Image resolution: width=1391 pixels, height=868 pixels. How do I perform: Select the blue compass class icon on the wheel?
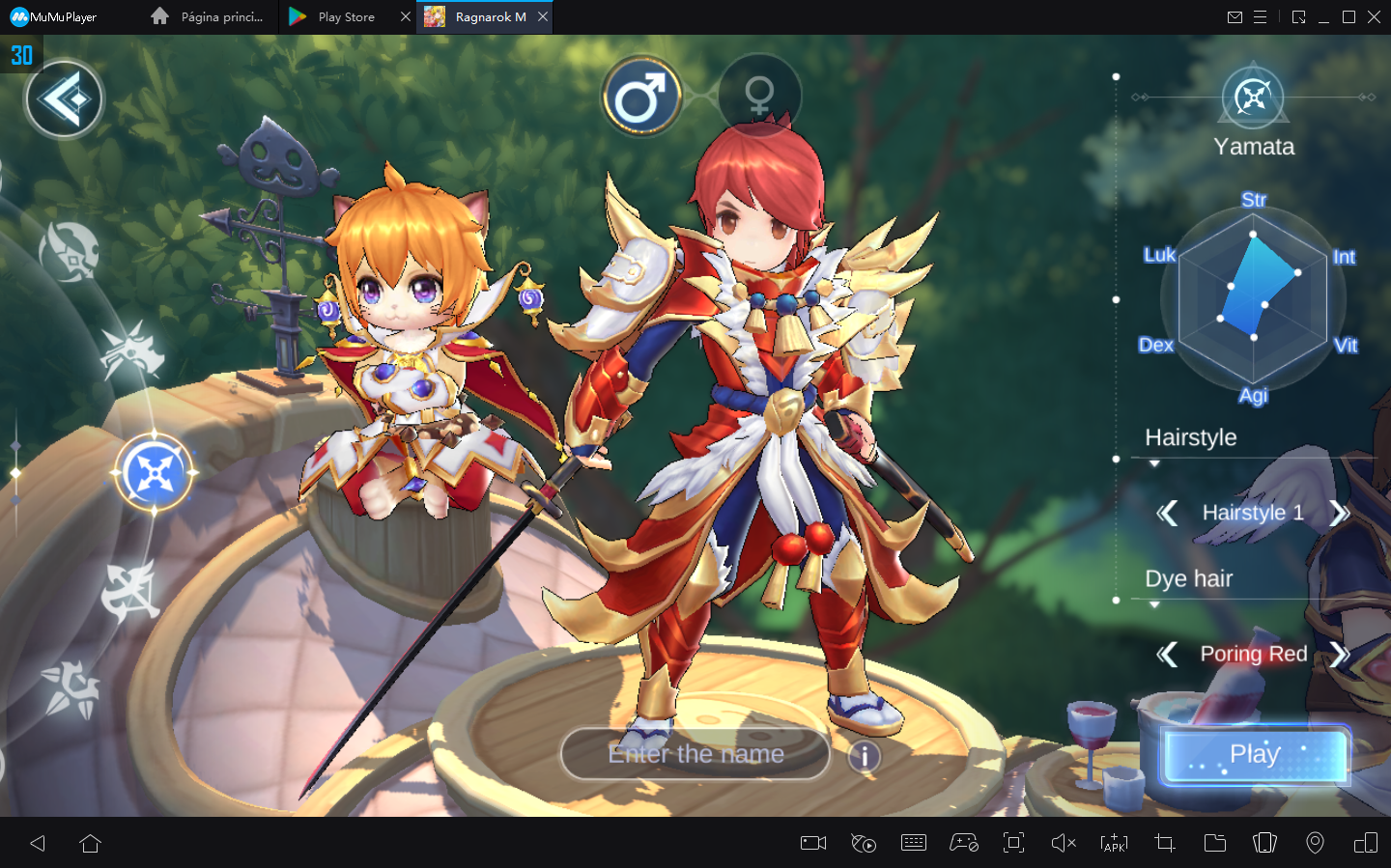coord(155,472)
